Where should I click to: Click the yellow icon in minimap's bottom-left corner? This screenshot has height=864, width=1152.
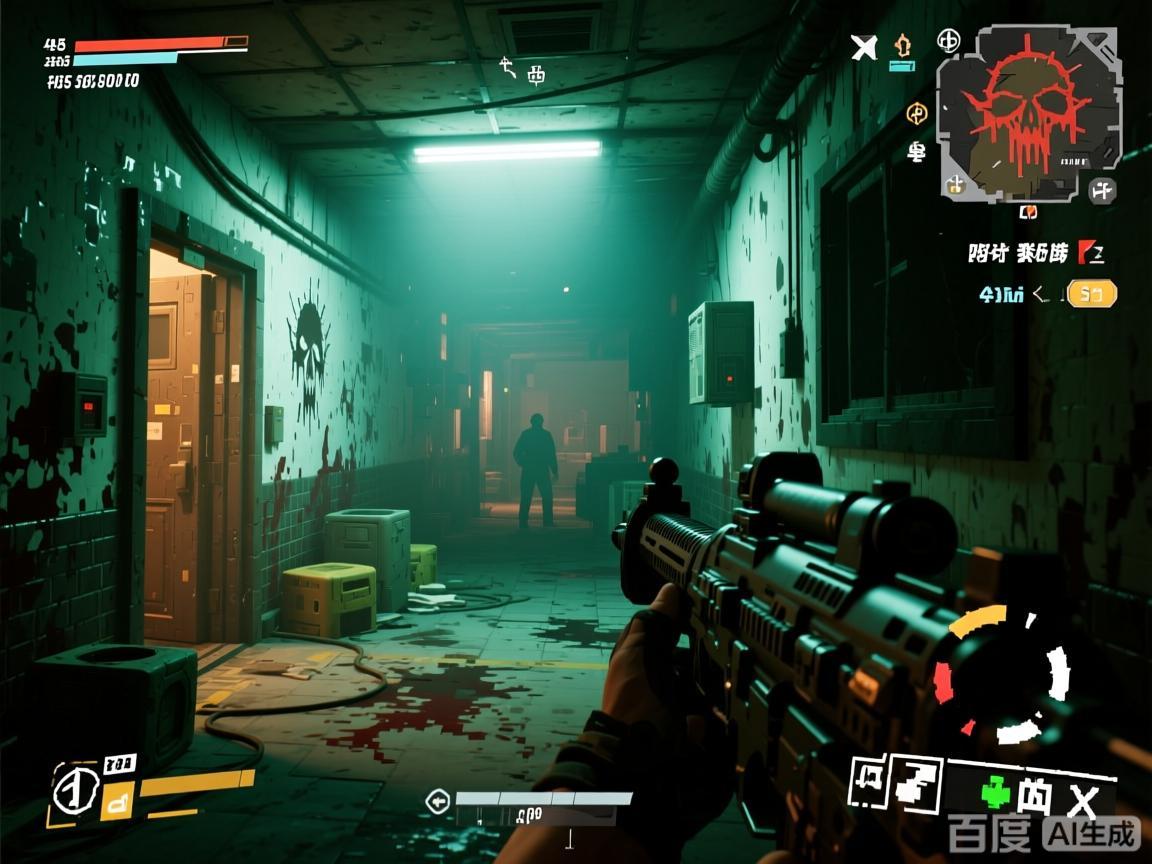955,185
